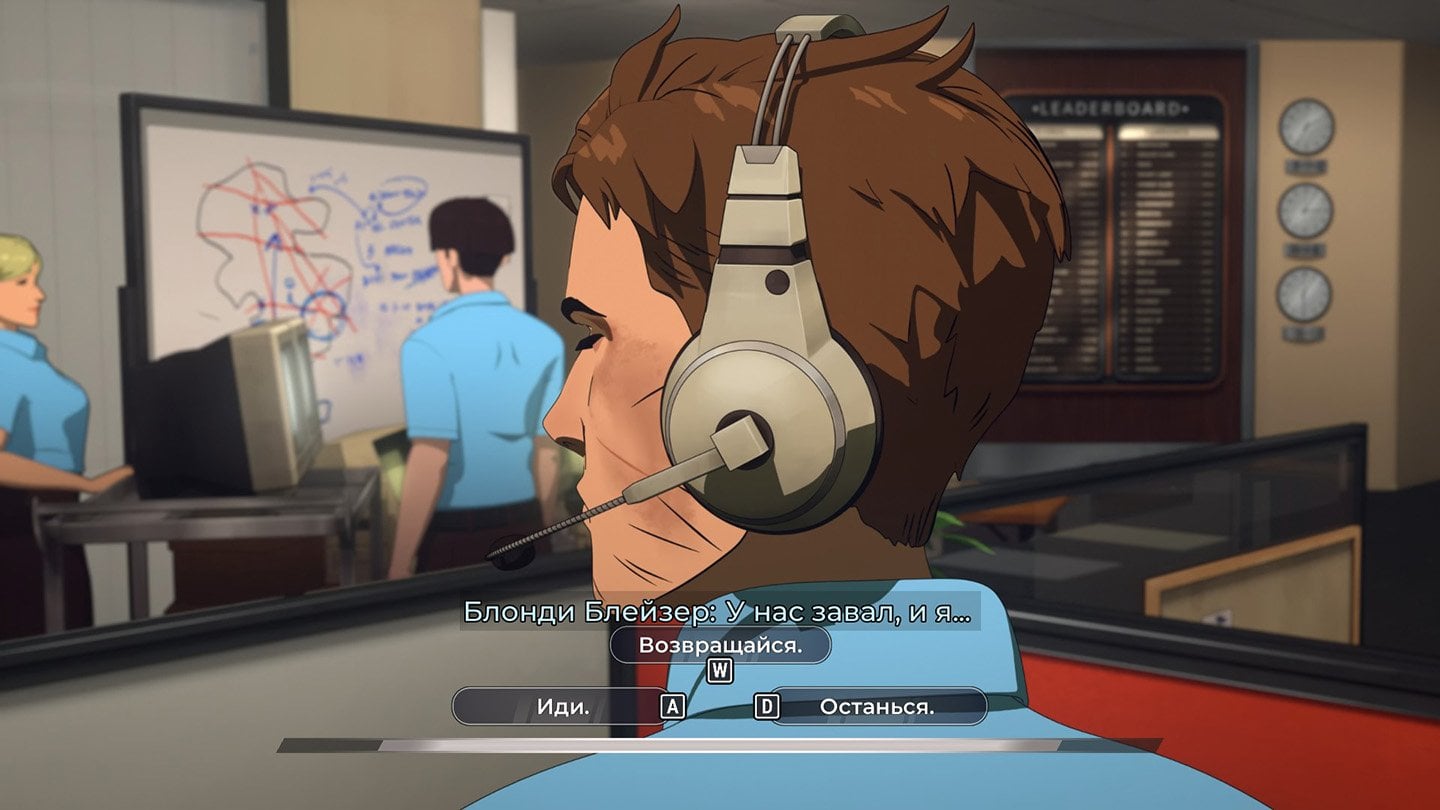Pick the "Останься." response
The image size is (1440, 810).
tap(876, 706)
